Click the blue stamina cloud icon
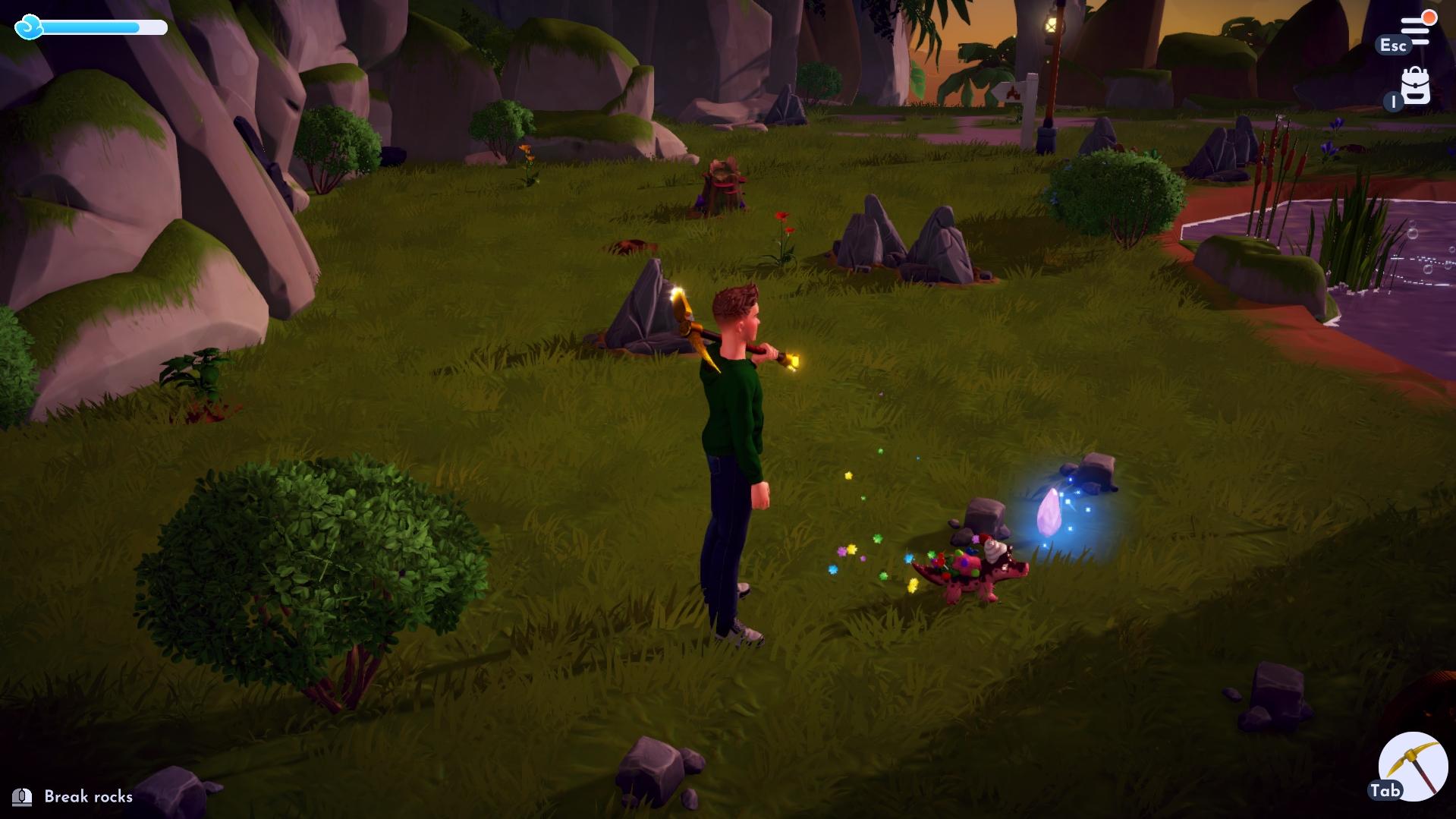Screen dimensions: 1456x819 point(29,28)
